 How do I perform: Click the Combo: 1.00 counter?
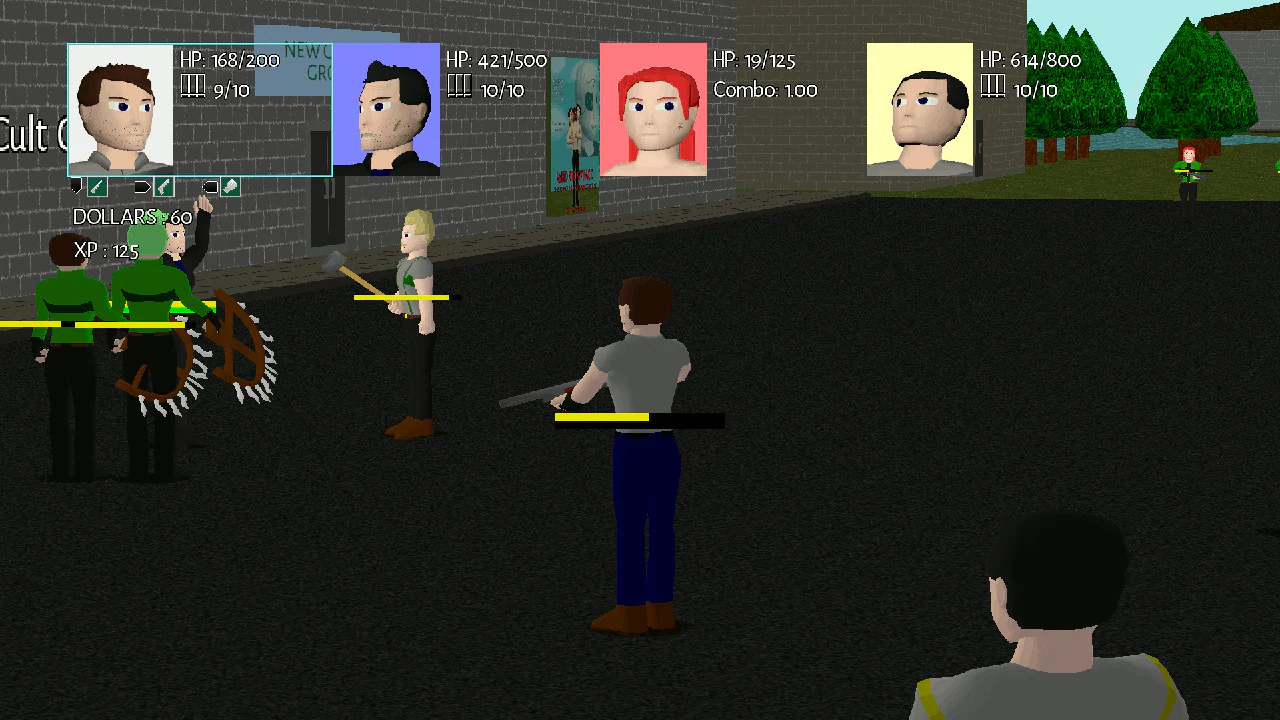point(764,89)
